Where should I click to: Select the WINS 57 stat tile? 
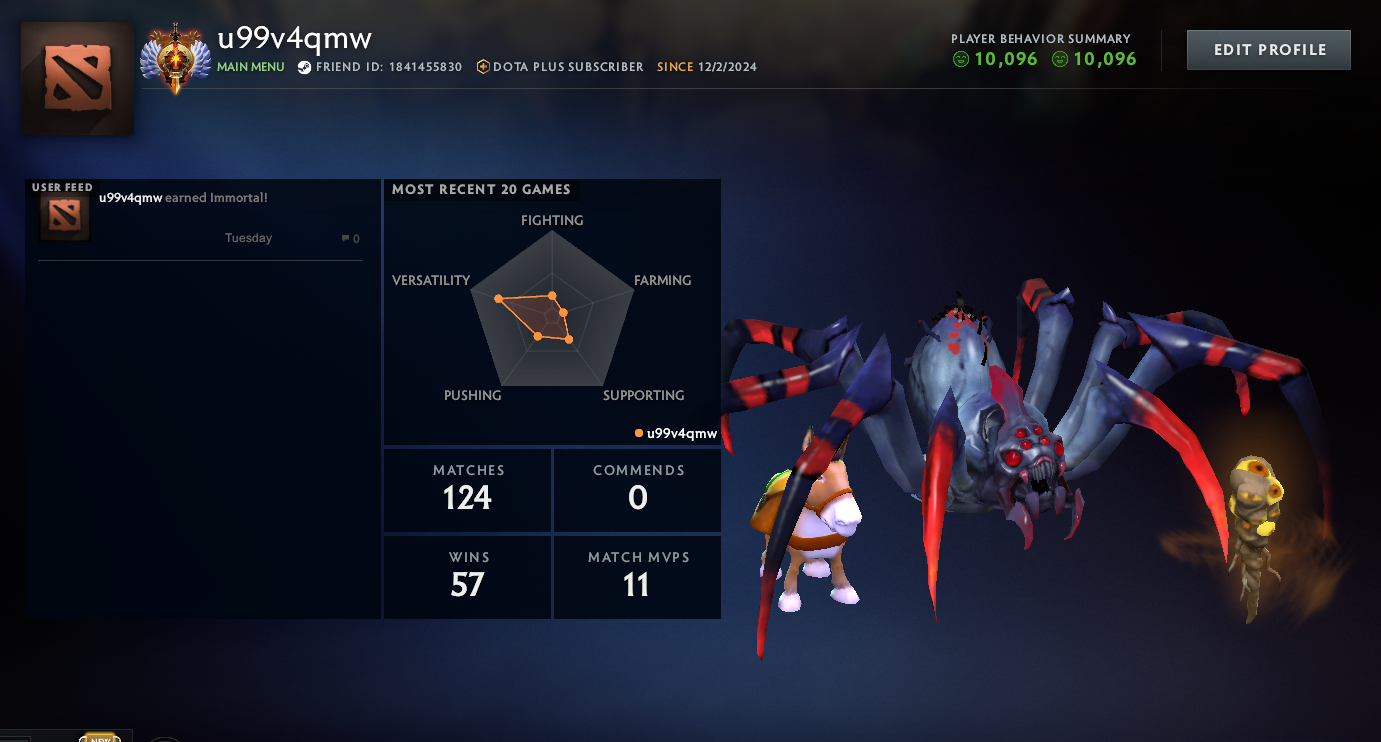(467, 577)
